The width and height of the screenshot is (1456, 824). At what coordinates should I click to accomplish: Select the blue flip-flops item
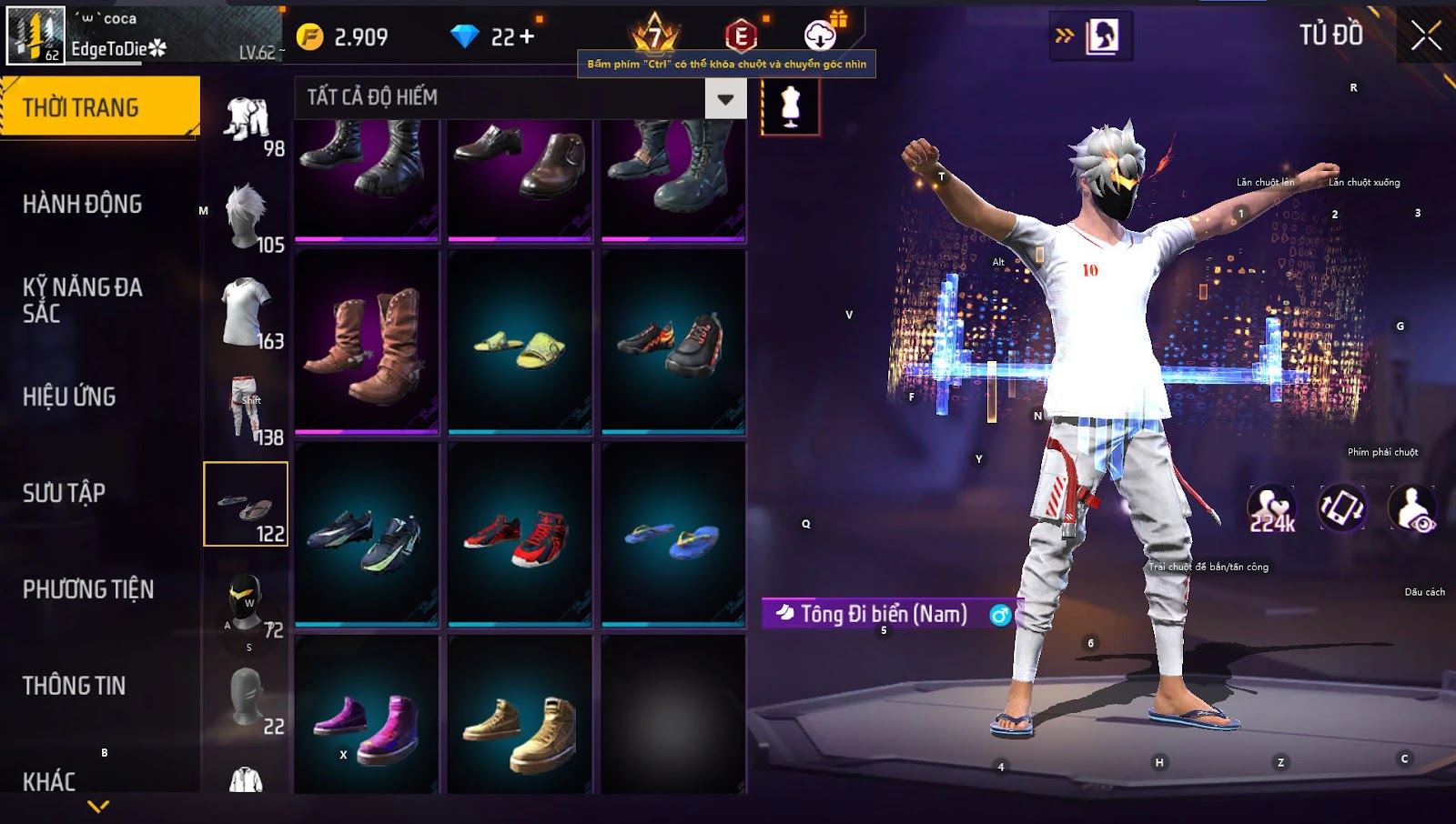[673, 538]
